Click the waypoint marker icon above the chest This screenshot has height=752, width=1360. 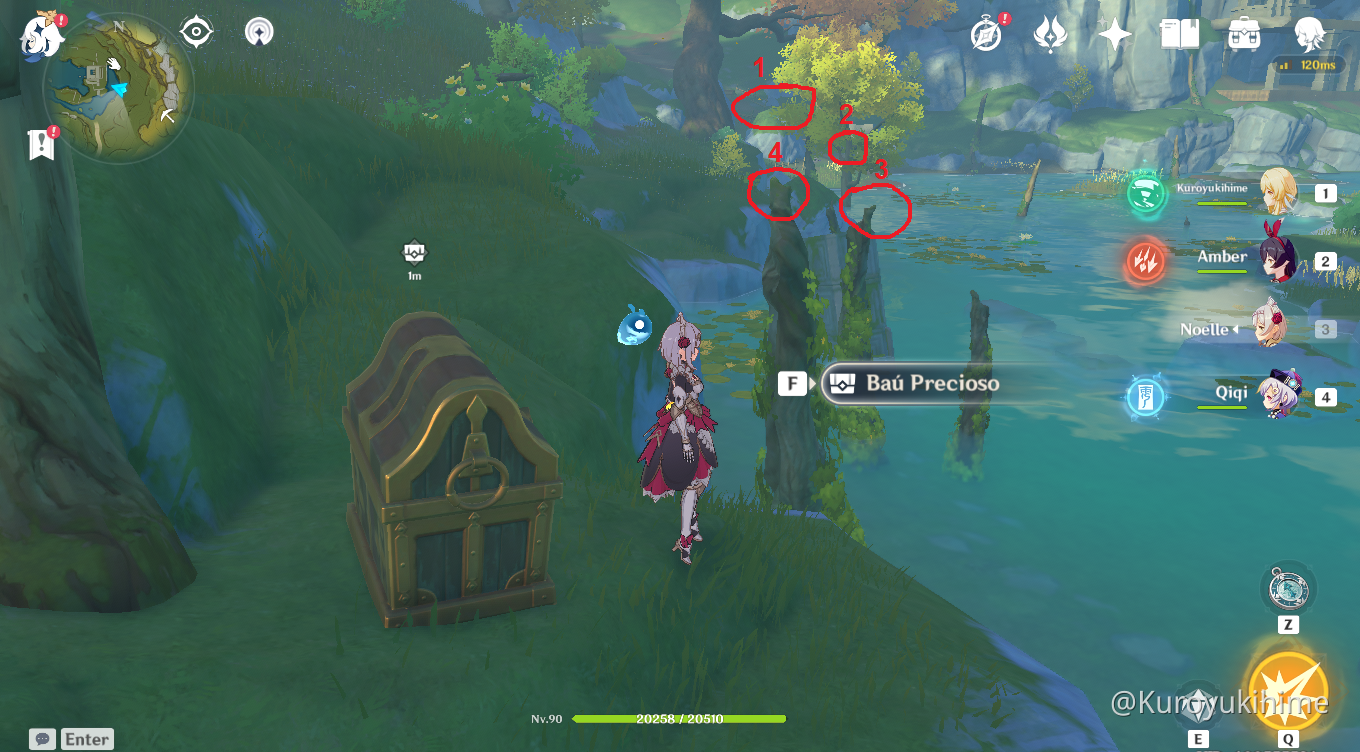pos(414,252)
